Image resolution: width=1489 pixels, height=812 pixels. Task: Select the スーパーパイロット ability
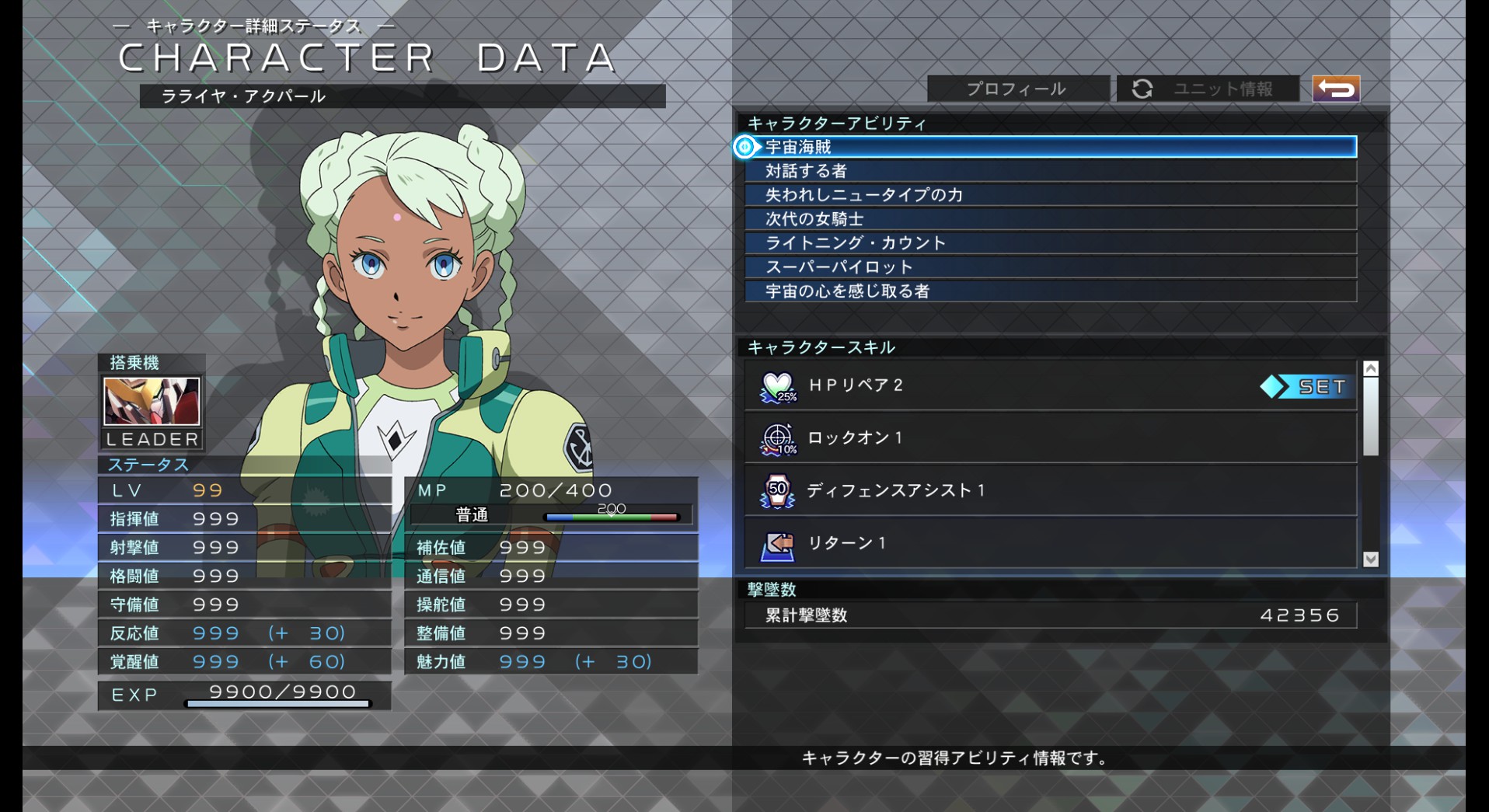(x=1010, y=267)
